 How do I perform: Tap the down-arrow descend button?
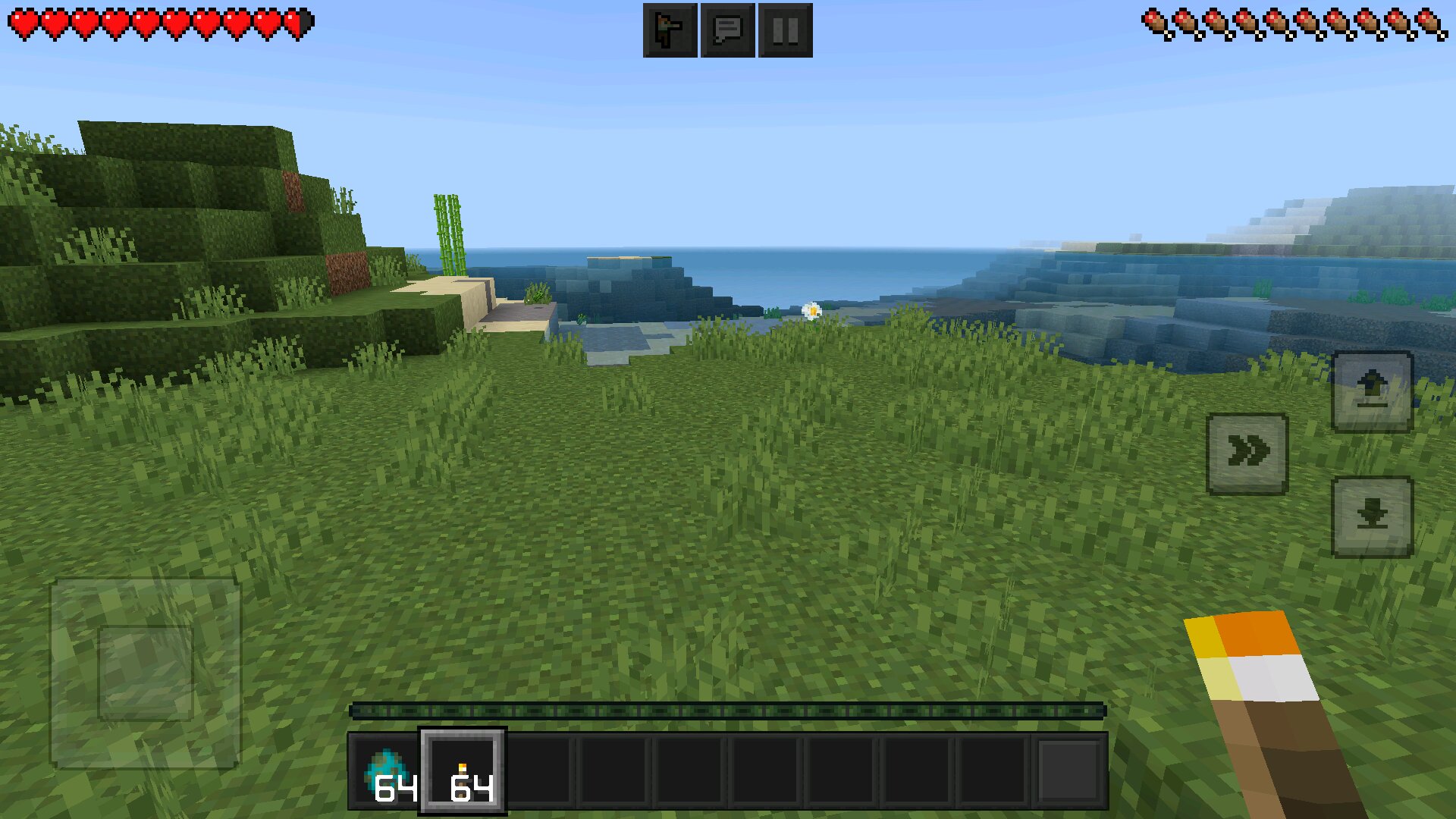click(x=1372, y=517)
